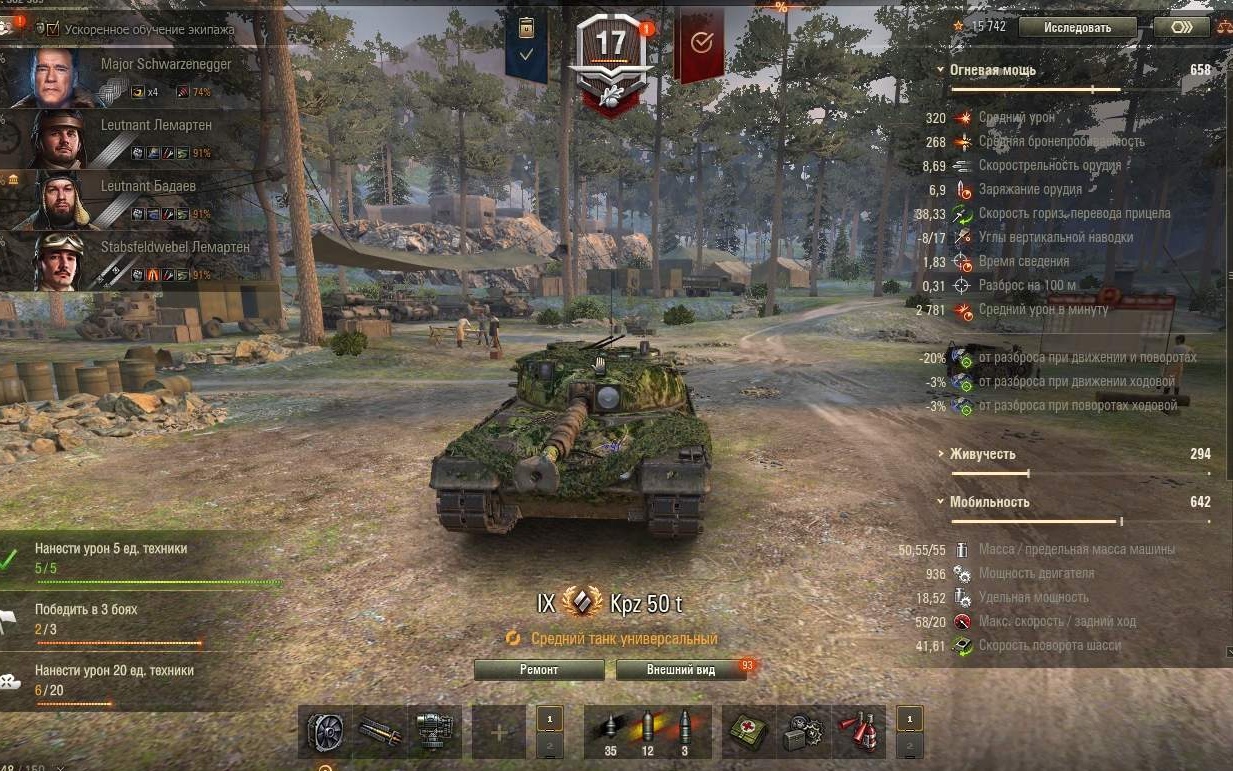Viewport: 1233px width, 771px height.
Task: Open the blue banner with a checkmark
Action: pos(526,46)
